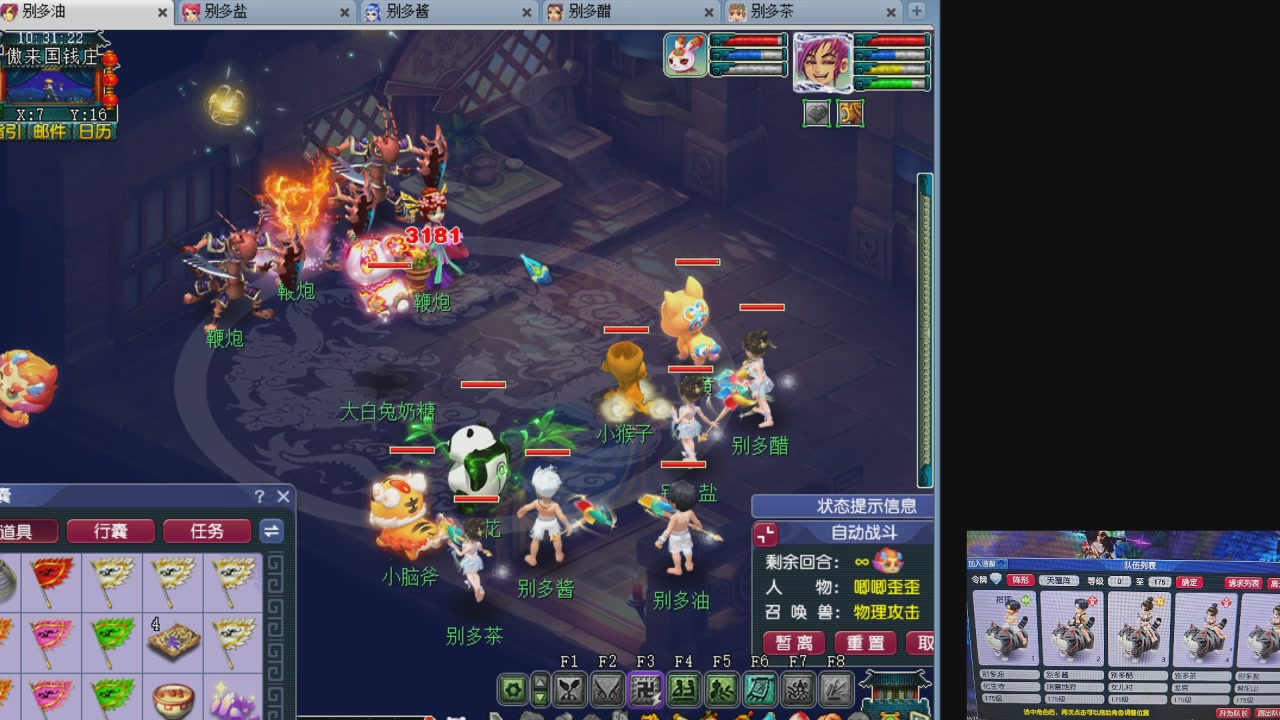
Task: Click the rabbit pet portrait in top right
Action: coord(687,55)
